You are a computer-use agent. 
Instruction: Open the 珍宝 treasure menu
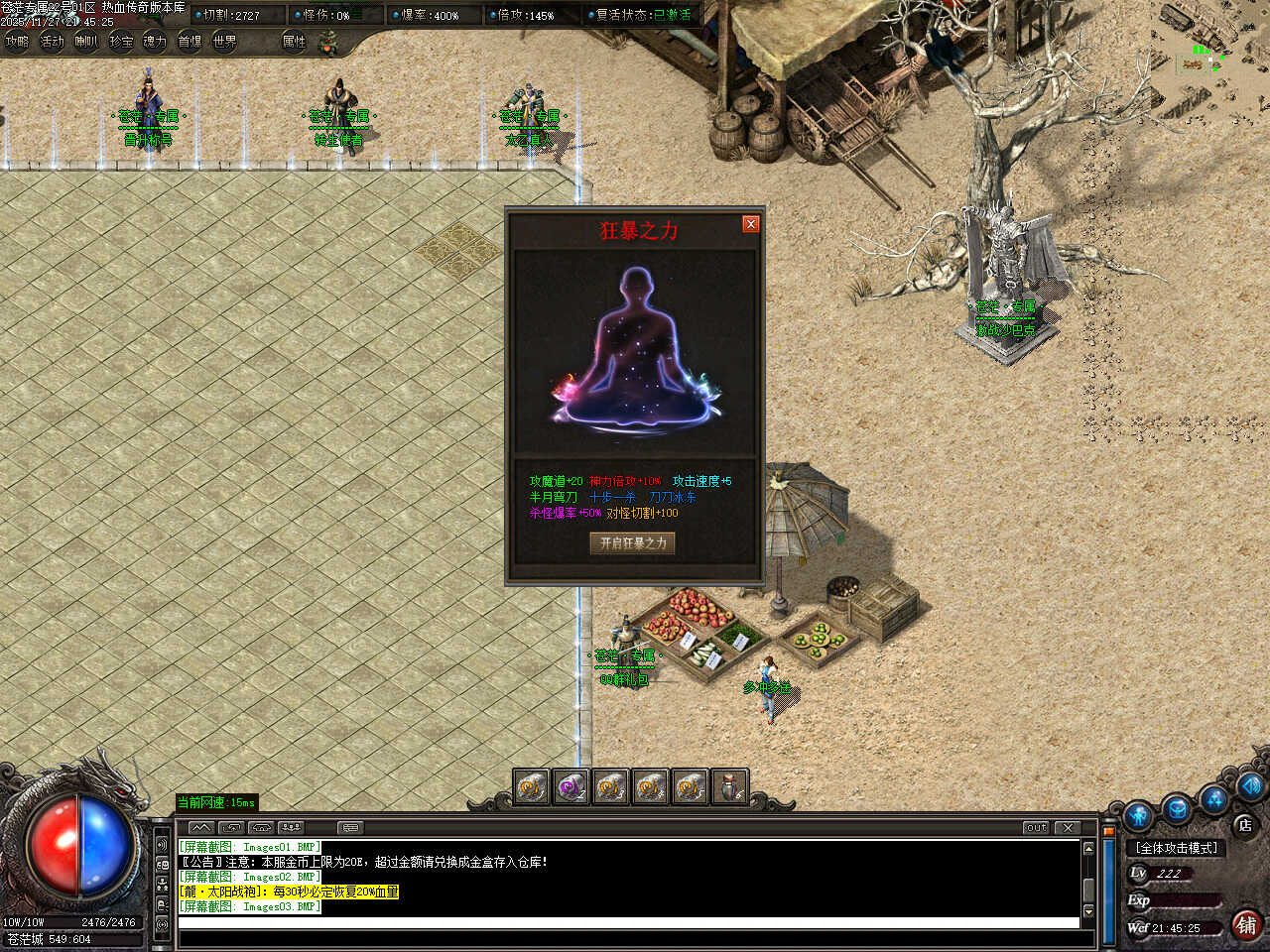click(121, 42)
